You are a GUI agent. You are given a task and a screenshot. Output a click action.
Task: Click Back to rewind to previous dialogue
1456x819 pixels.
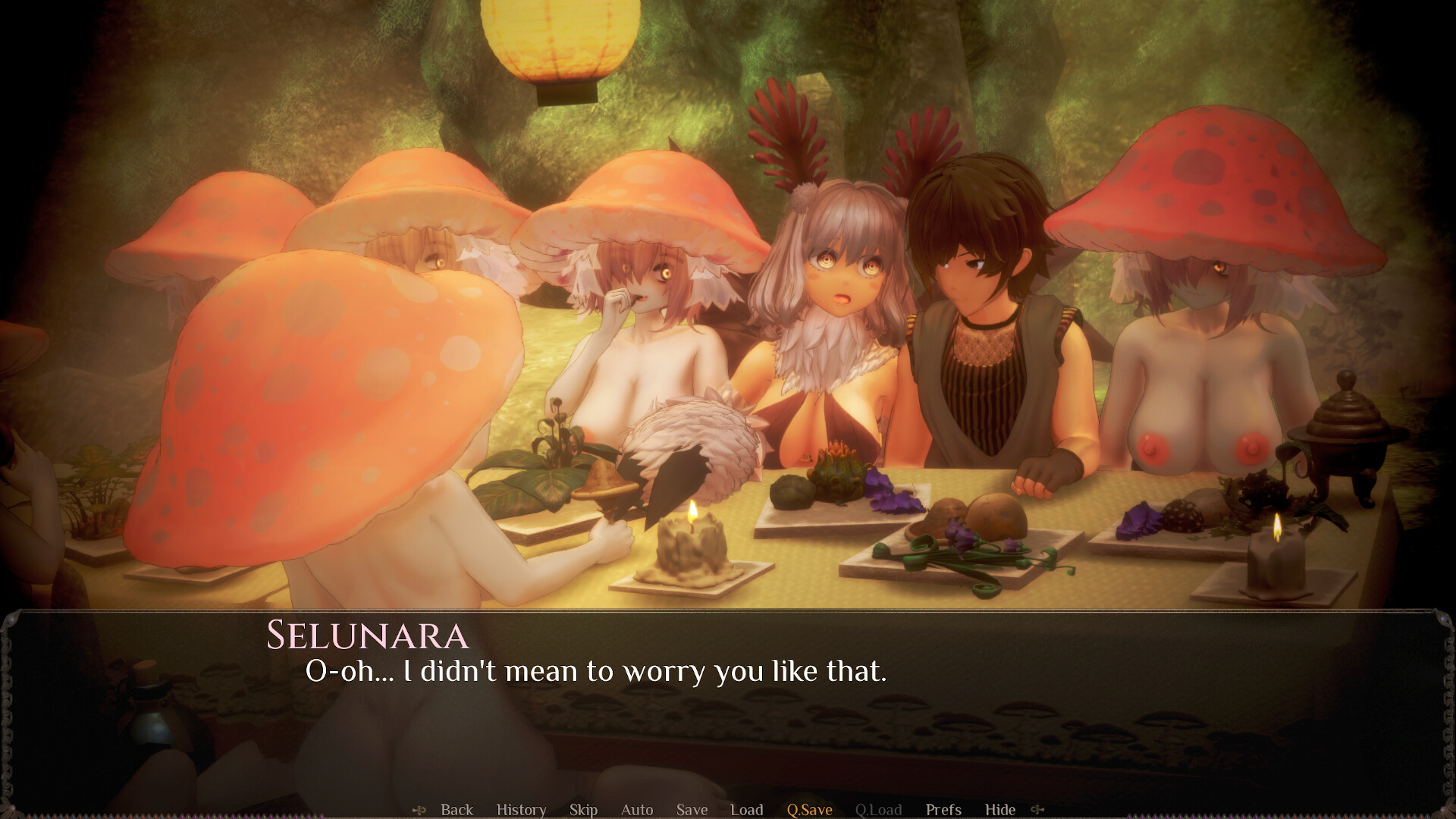pyautogui.click(x=457, y=809)
